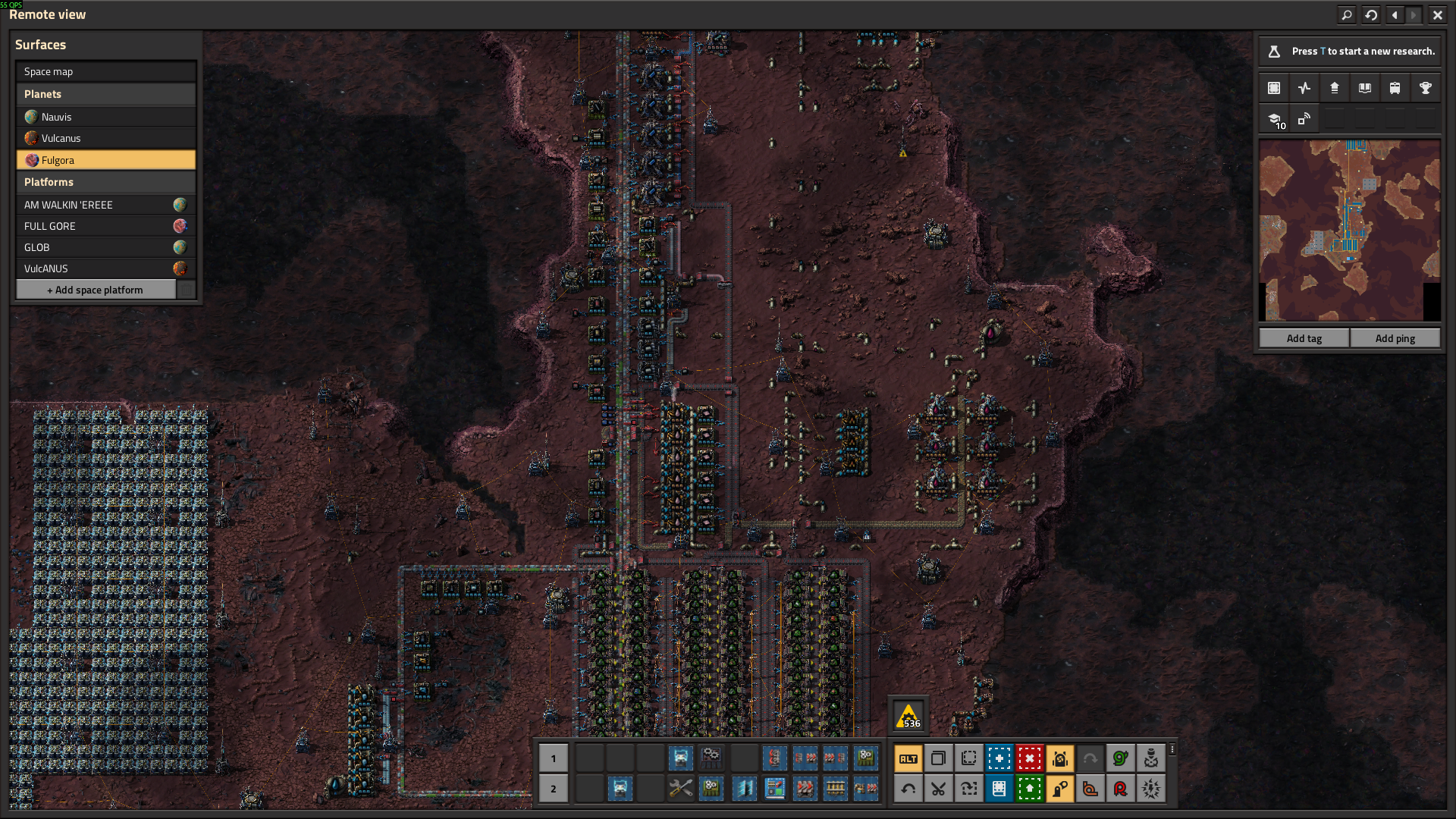Image resolution: width=1456 pixels, height=819 pixels.
Task: Click the Add ping button
Action: point(1395,338)
